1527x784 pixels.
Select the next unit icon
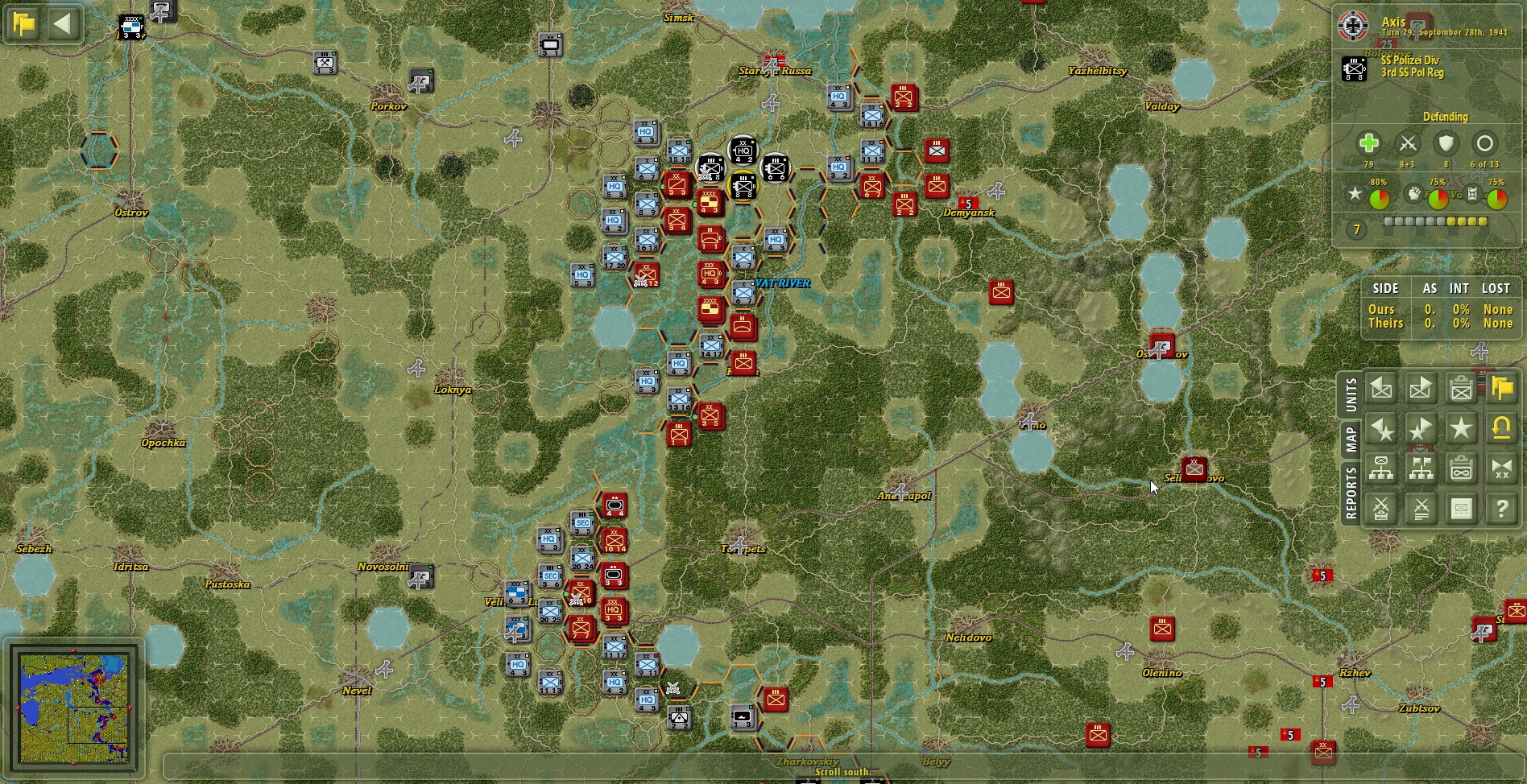tap(1421, 389)
